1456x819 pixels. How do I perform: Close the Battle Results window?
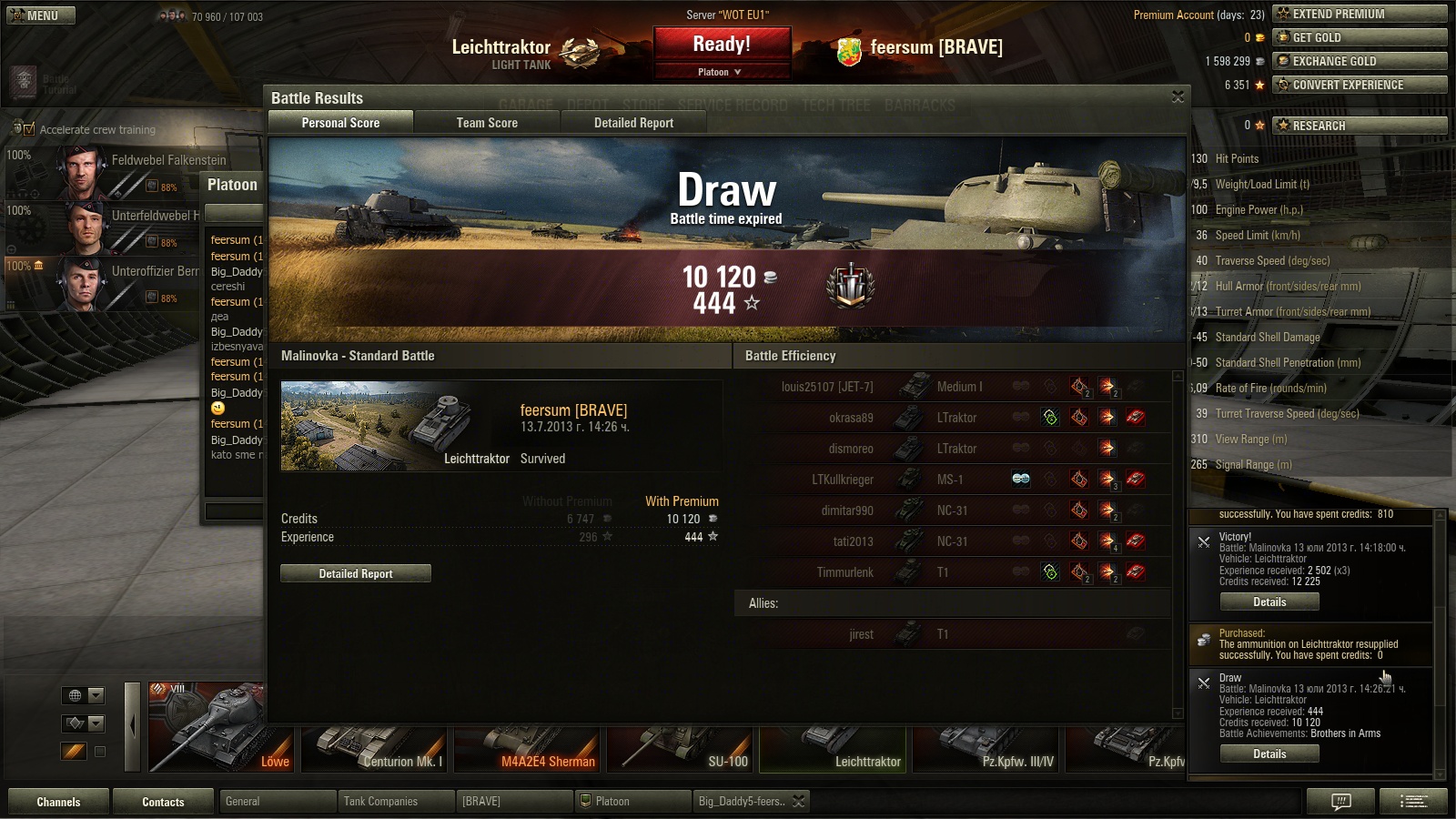pos(1178,96)
